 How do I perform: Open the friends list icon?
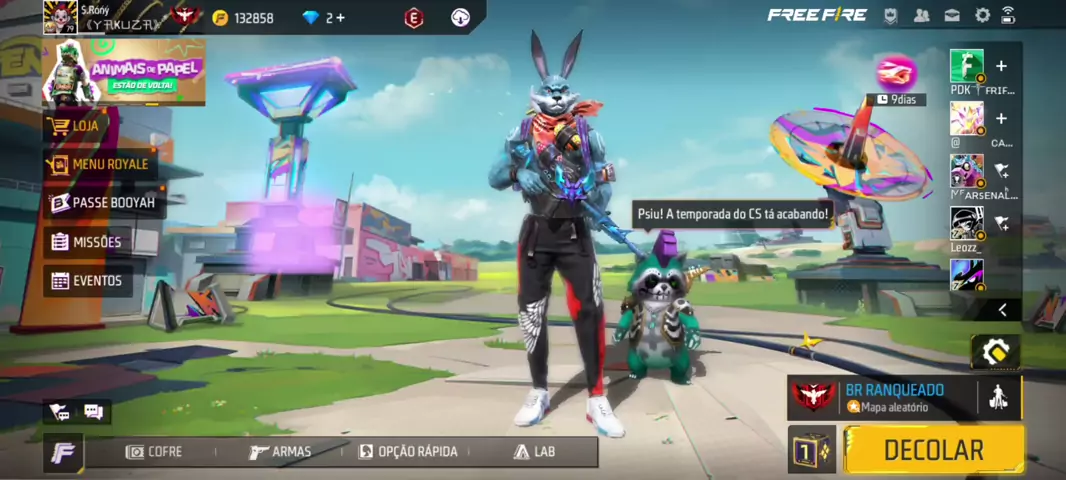tap(922, 15)
